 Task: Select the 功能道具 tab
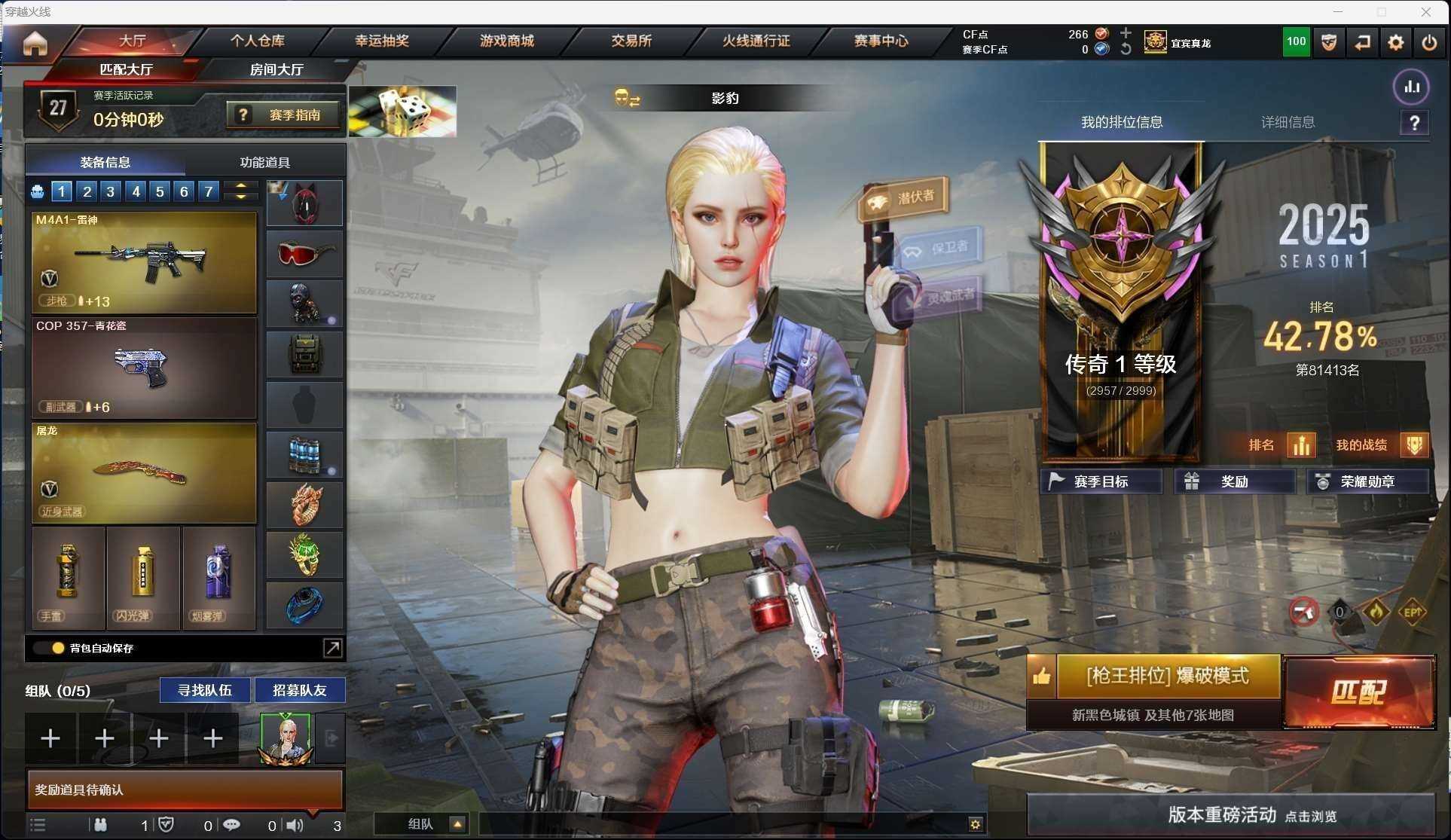pos(265,162)
